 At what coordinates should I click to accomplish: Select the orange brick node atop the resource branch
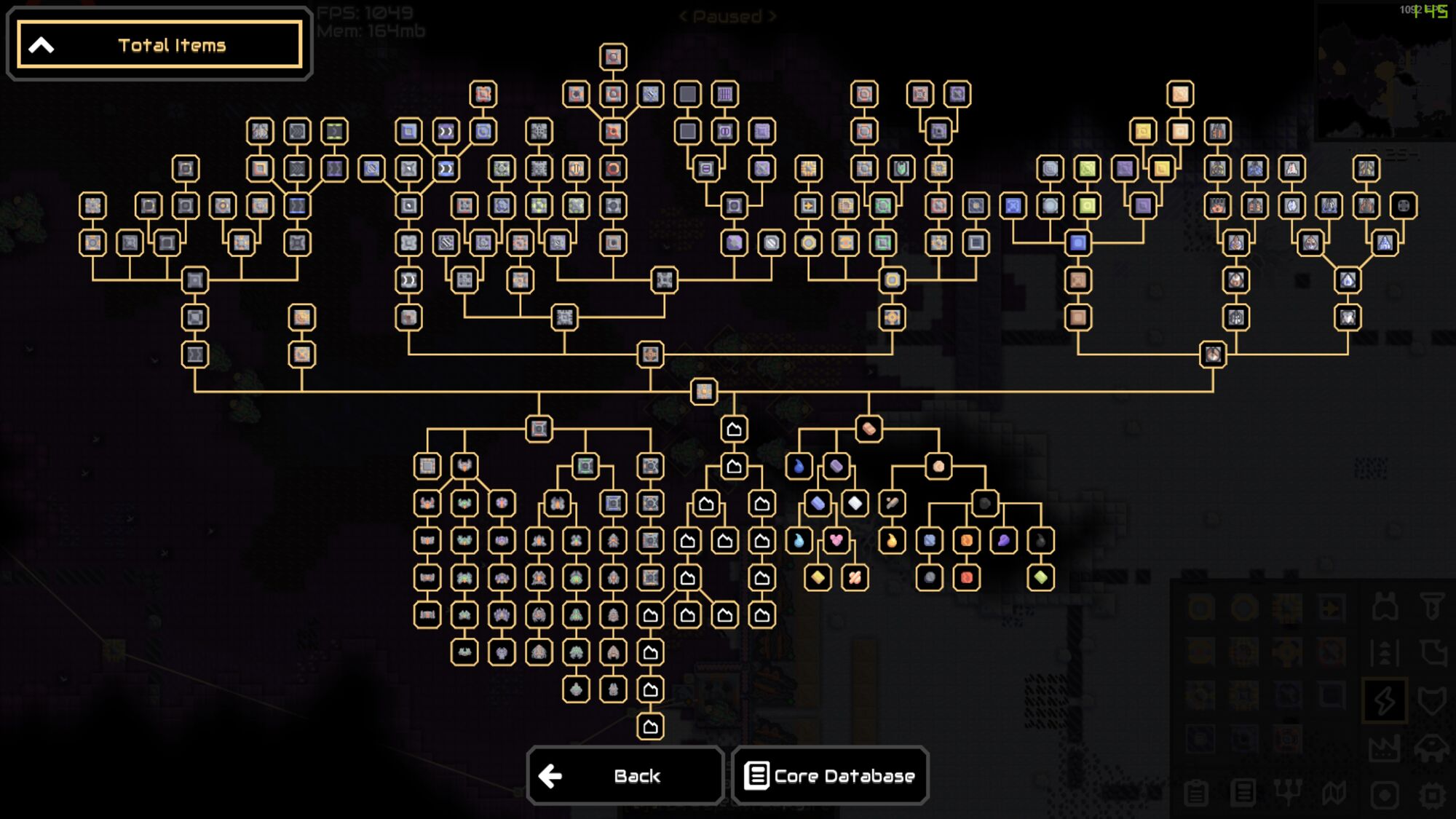pos(869,429)
